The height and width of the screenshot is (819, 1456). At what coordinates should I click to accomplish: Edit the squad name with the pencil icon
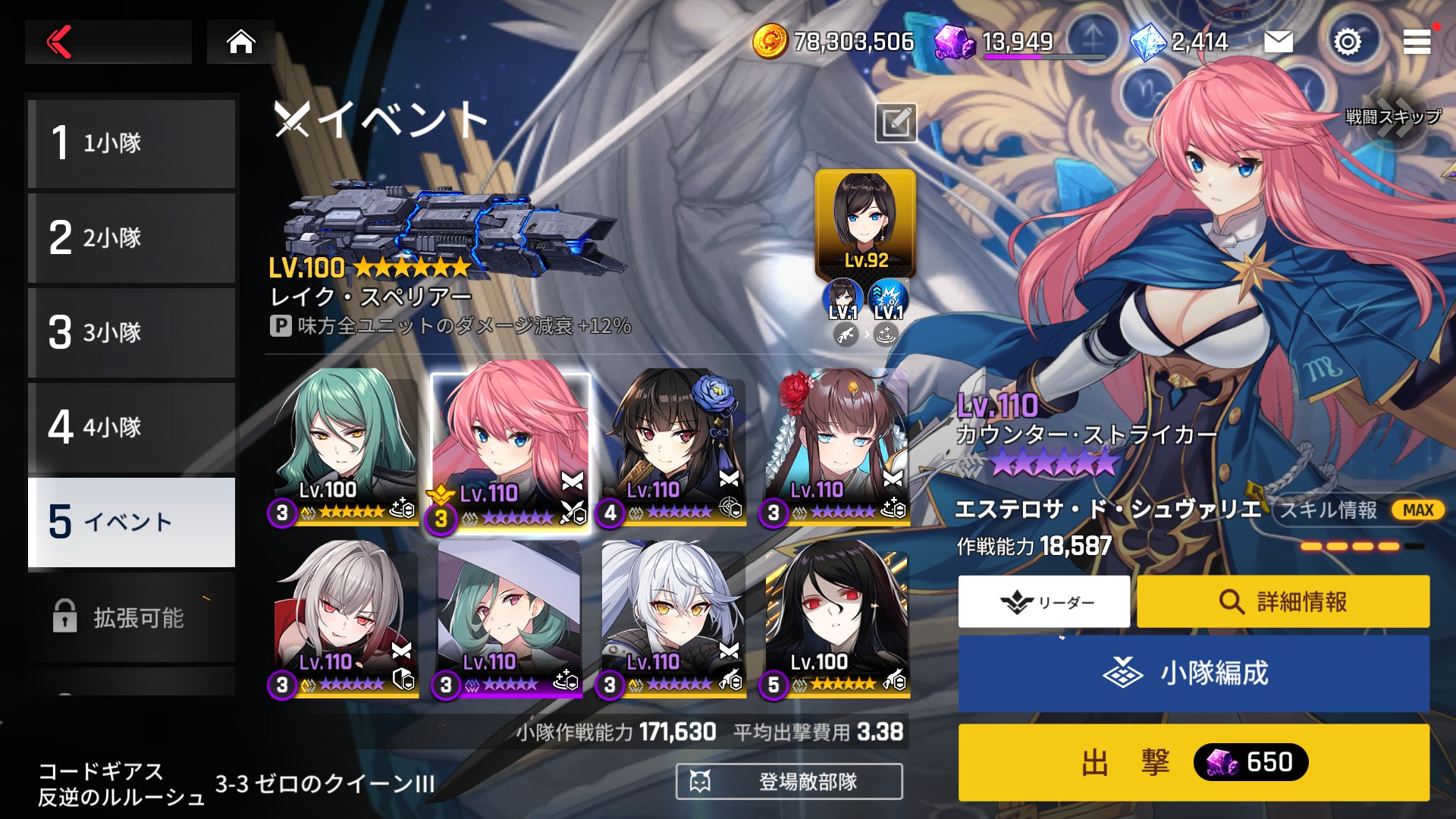tap(896, 123)
